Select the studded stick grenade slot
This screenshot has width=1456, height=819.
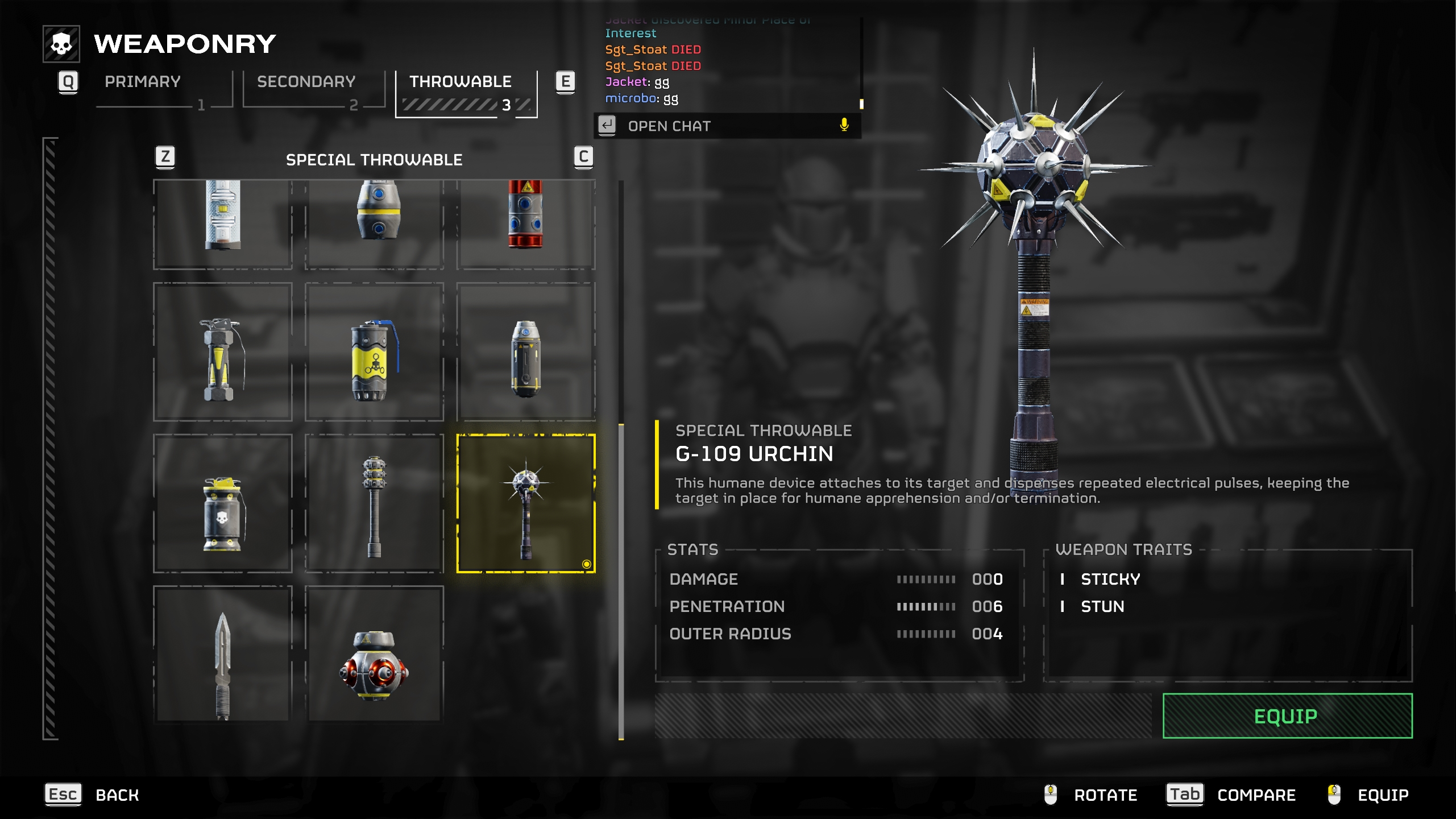coord(374,503)
